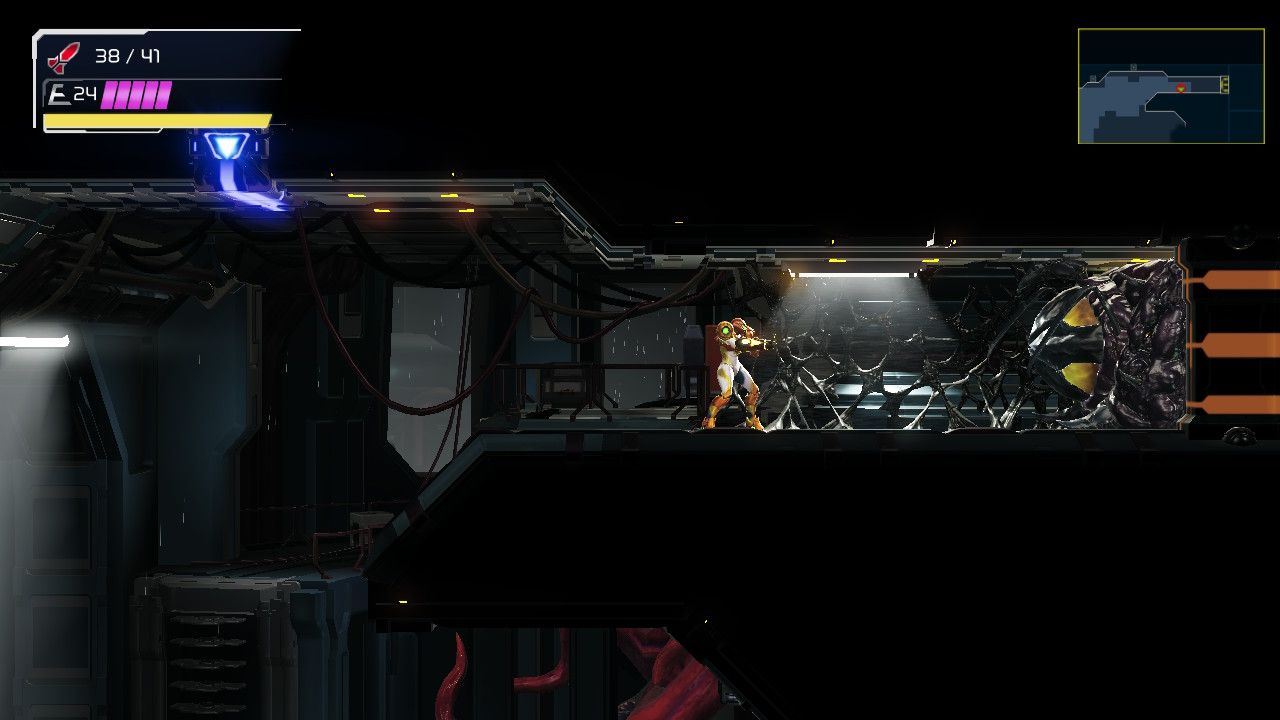Click the red missile ammo icon
This screenshot has width=1280, height=720.
pyautogui.click(x=60, y=56)
